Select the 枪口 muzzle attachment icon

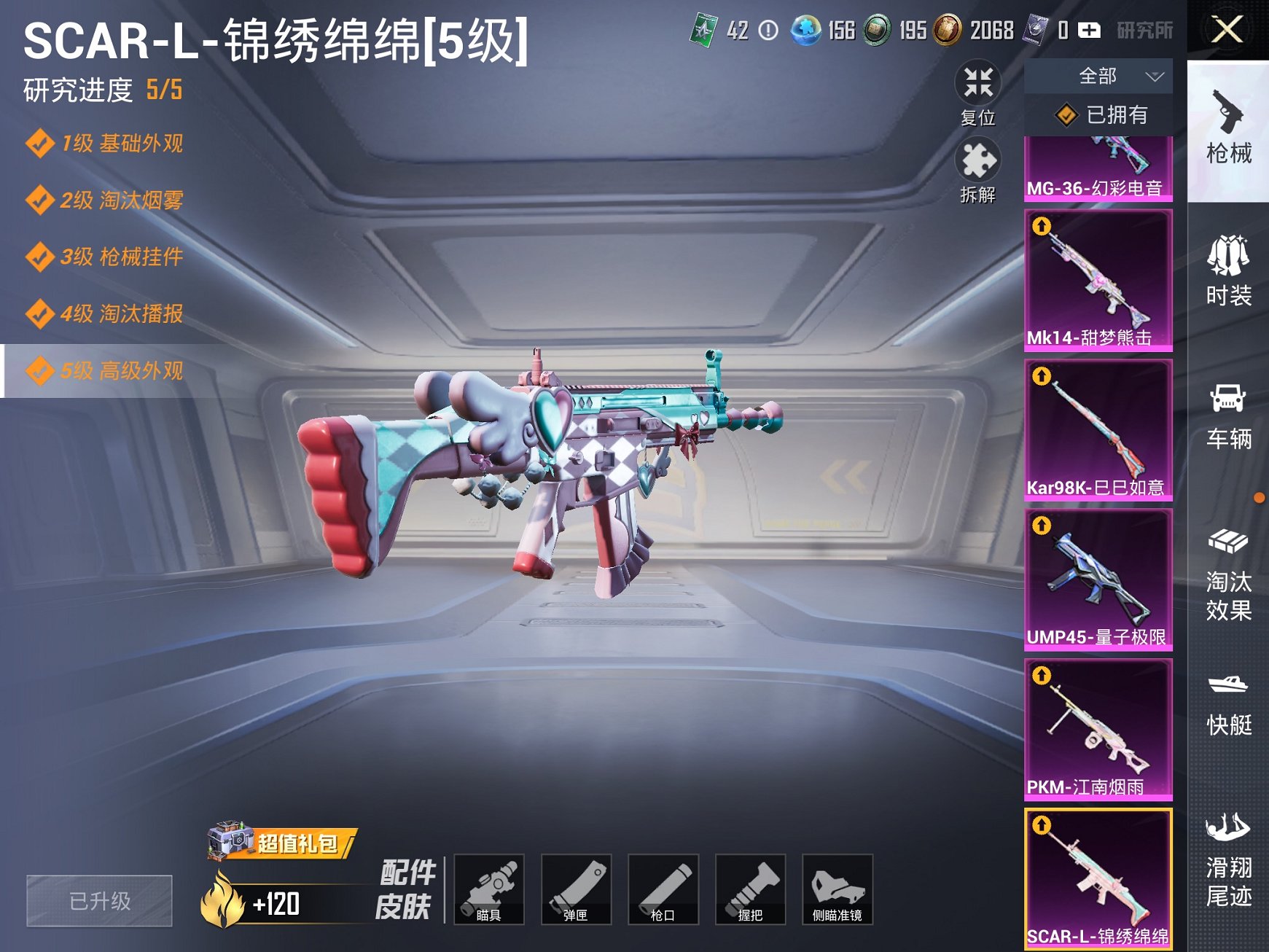(663, 886)
